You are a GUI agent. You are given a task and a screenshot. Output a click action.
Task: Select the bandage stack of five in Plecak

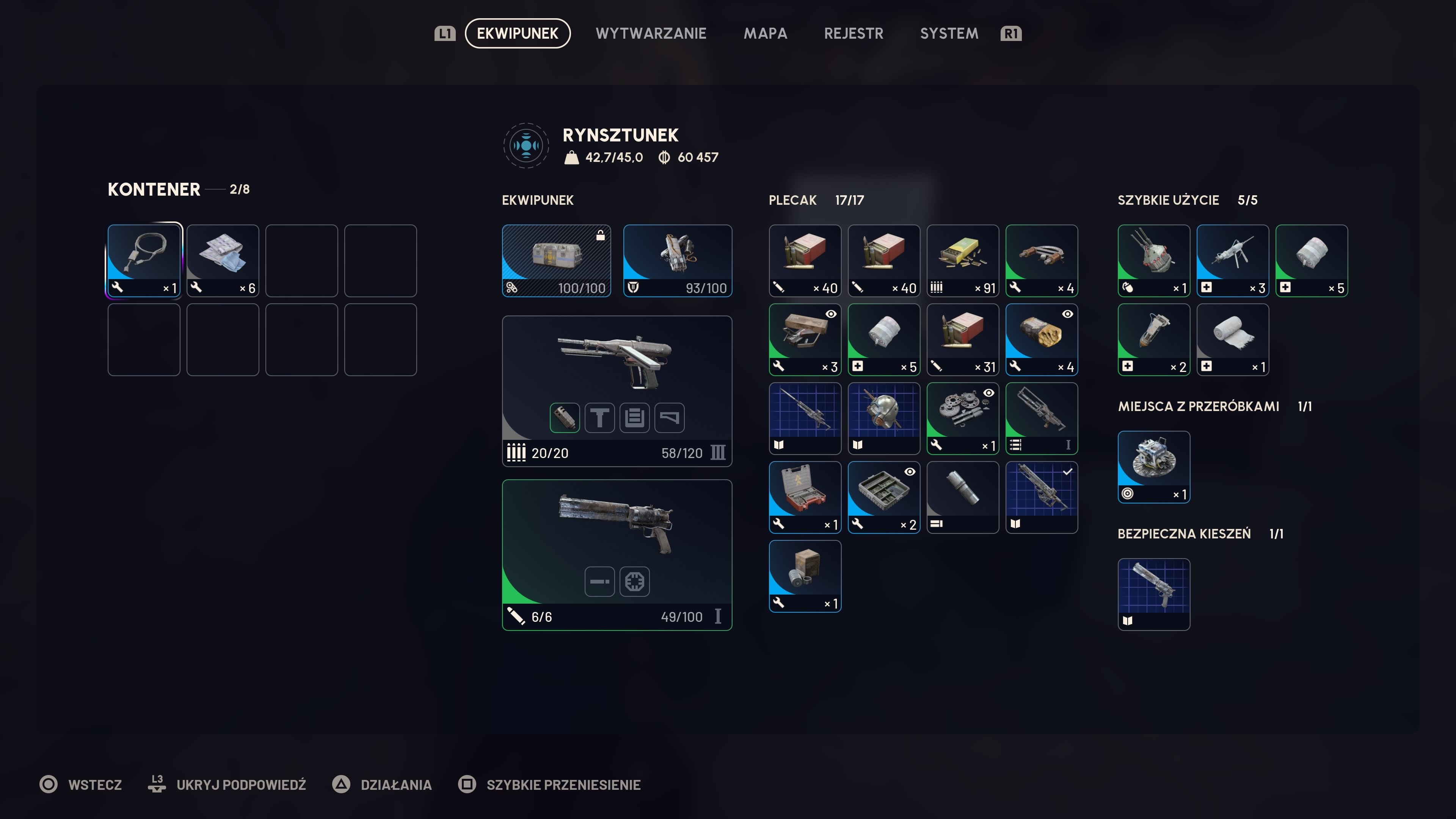(x=883, y=339)
